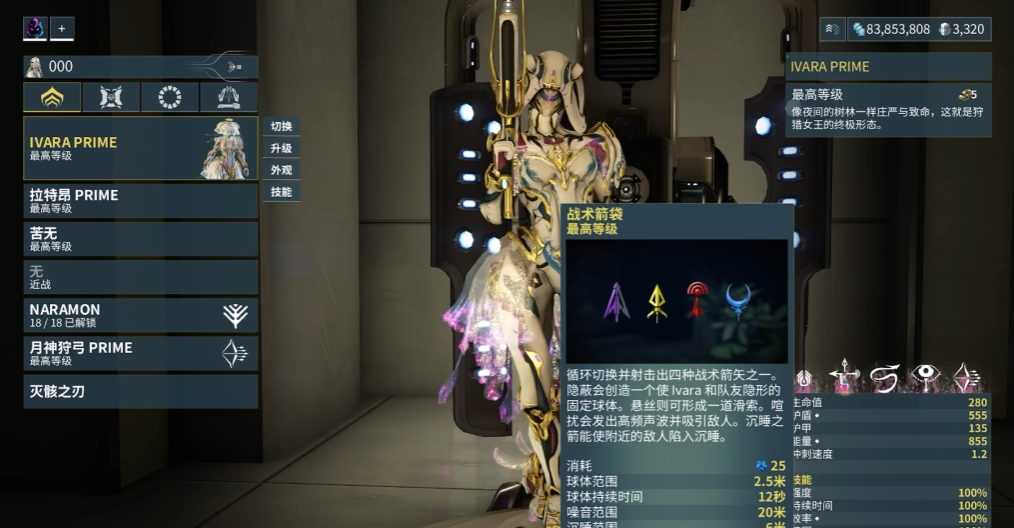Open the 升级 upgrade screen

(x=281, y=149)
